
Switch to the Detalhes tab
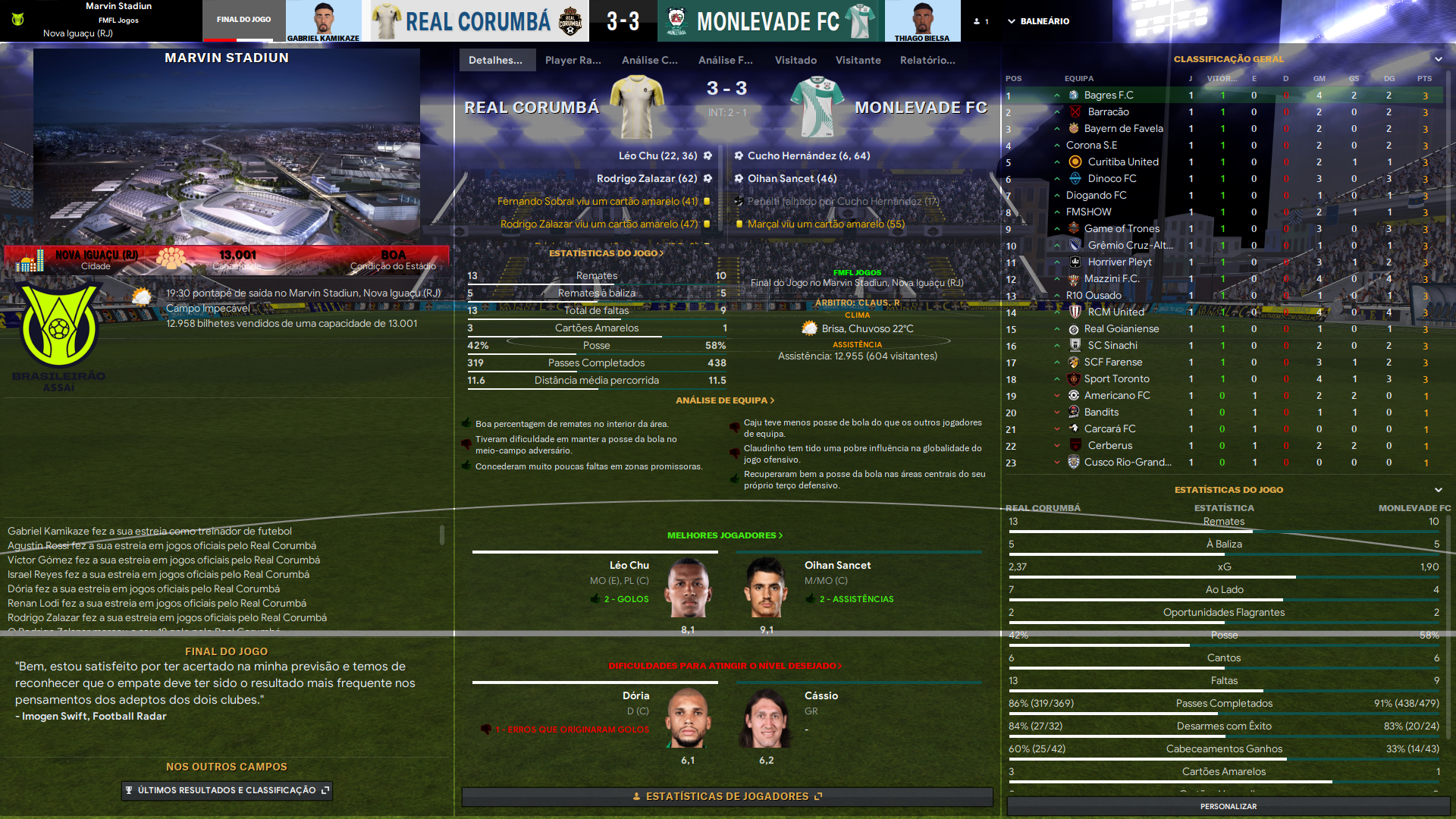pos(496,60)
